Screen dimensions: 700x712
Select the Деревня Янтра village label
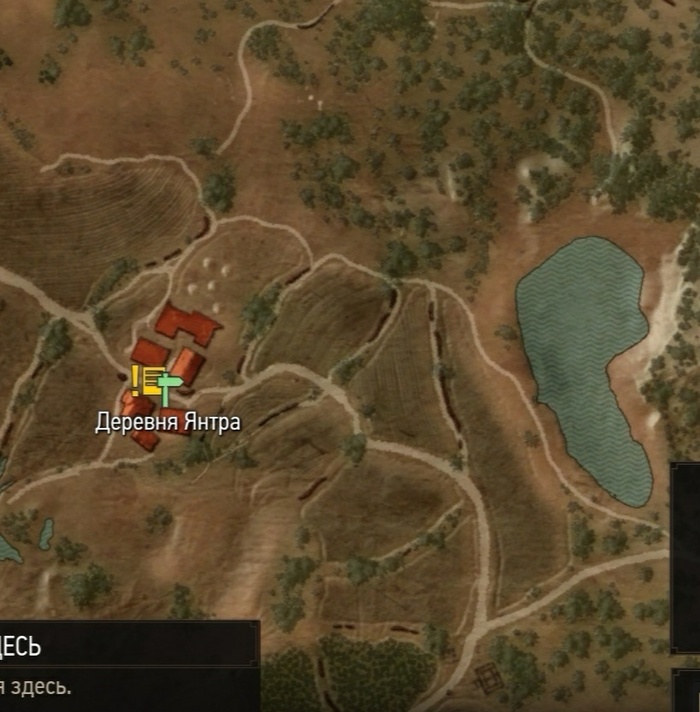168,422
